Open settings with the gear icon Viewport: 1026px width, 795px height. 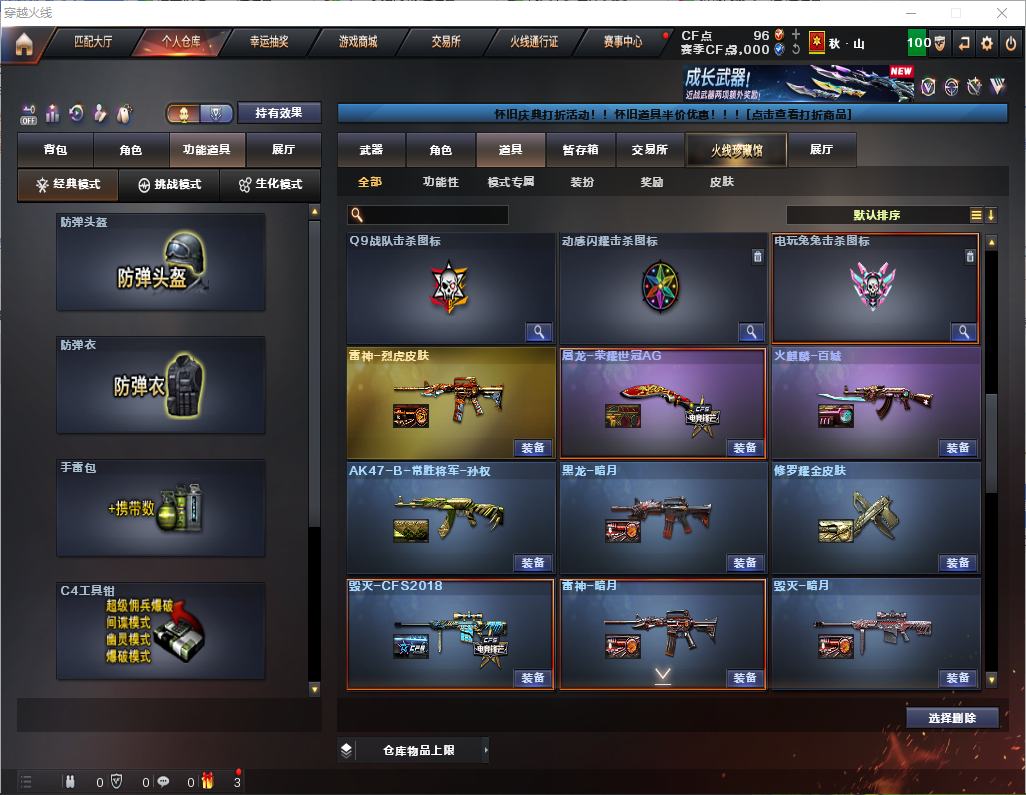click(x=987, y=43)
